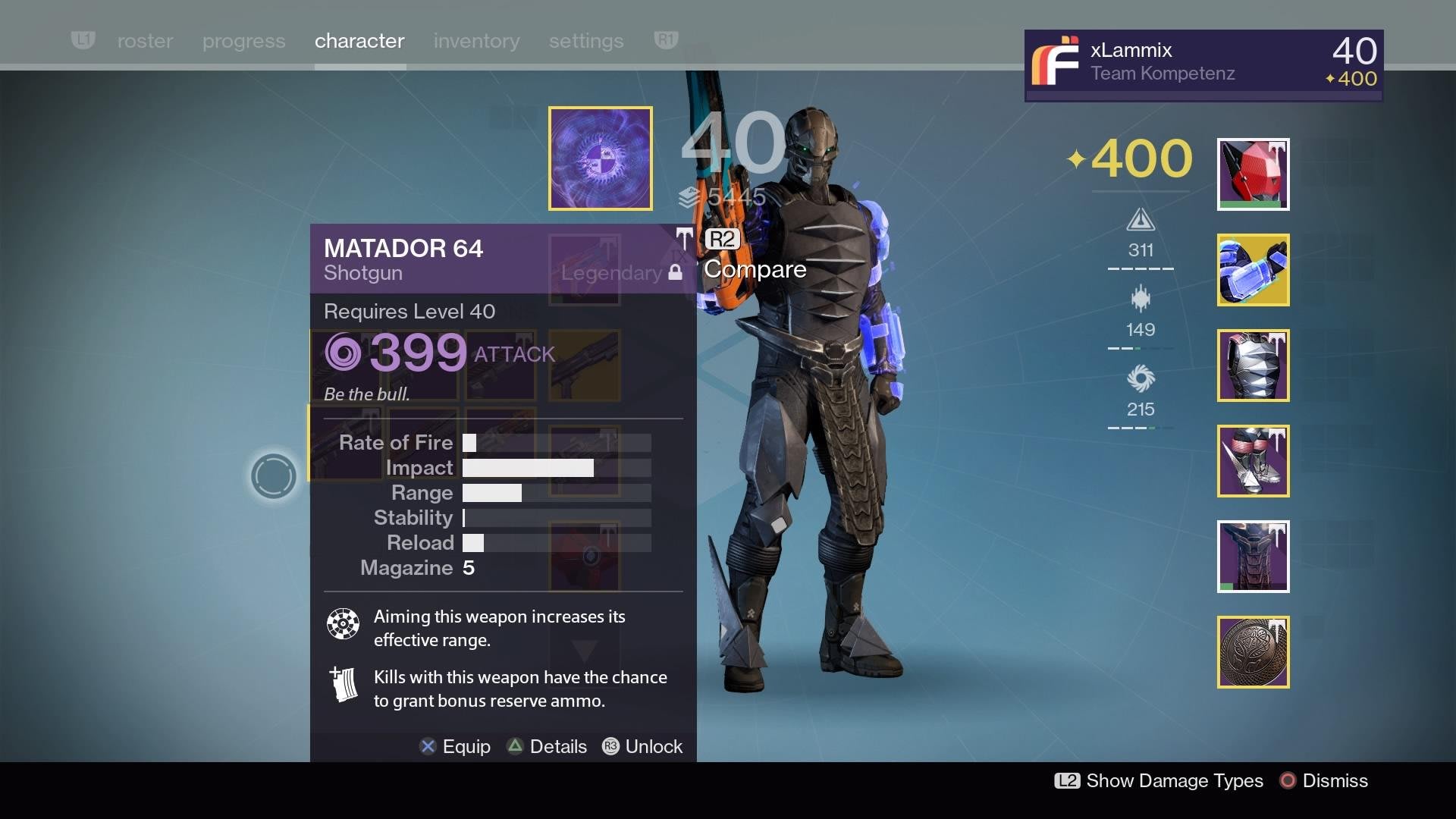Viewport: 1456px width, 819px height.
Task: Compare the Matador 64 with equipped shotgun
Action: tap(755, 268)
